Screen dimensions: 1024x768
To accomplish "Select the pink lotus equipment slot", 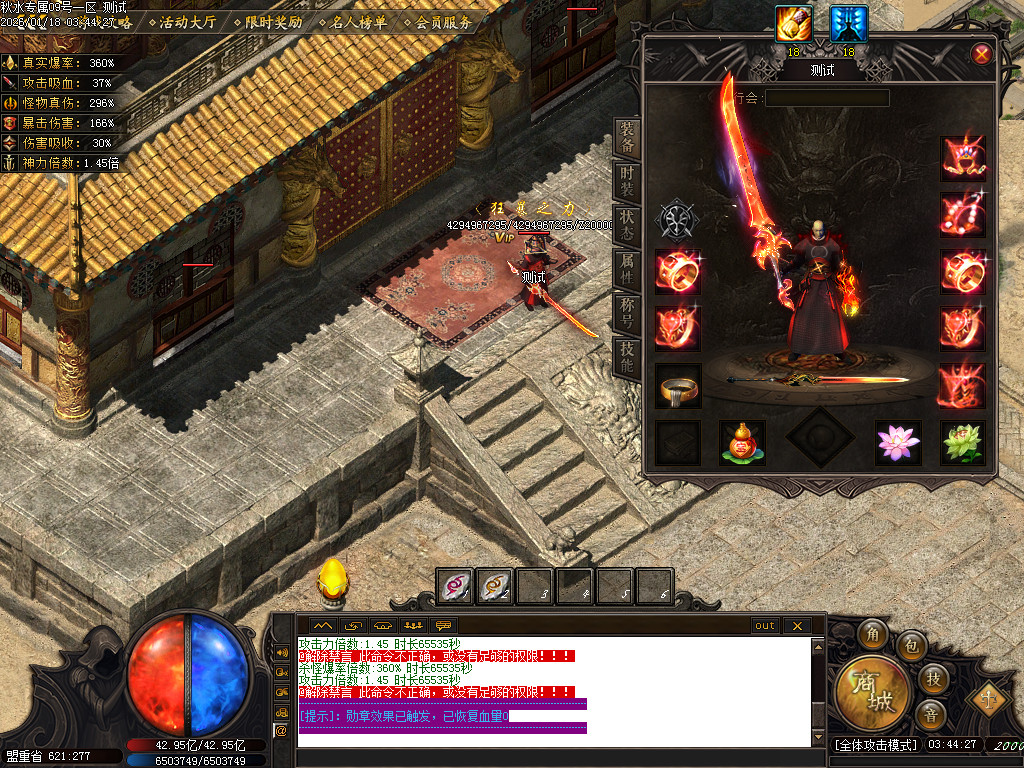I will pos(897,442).
